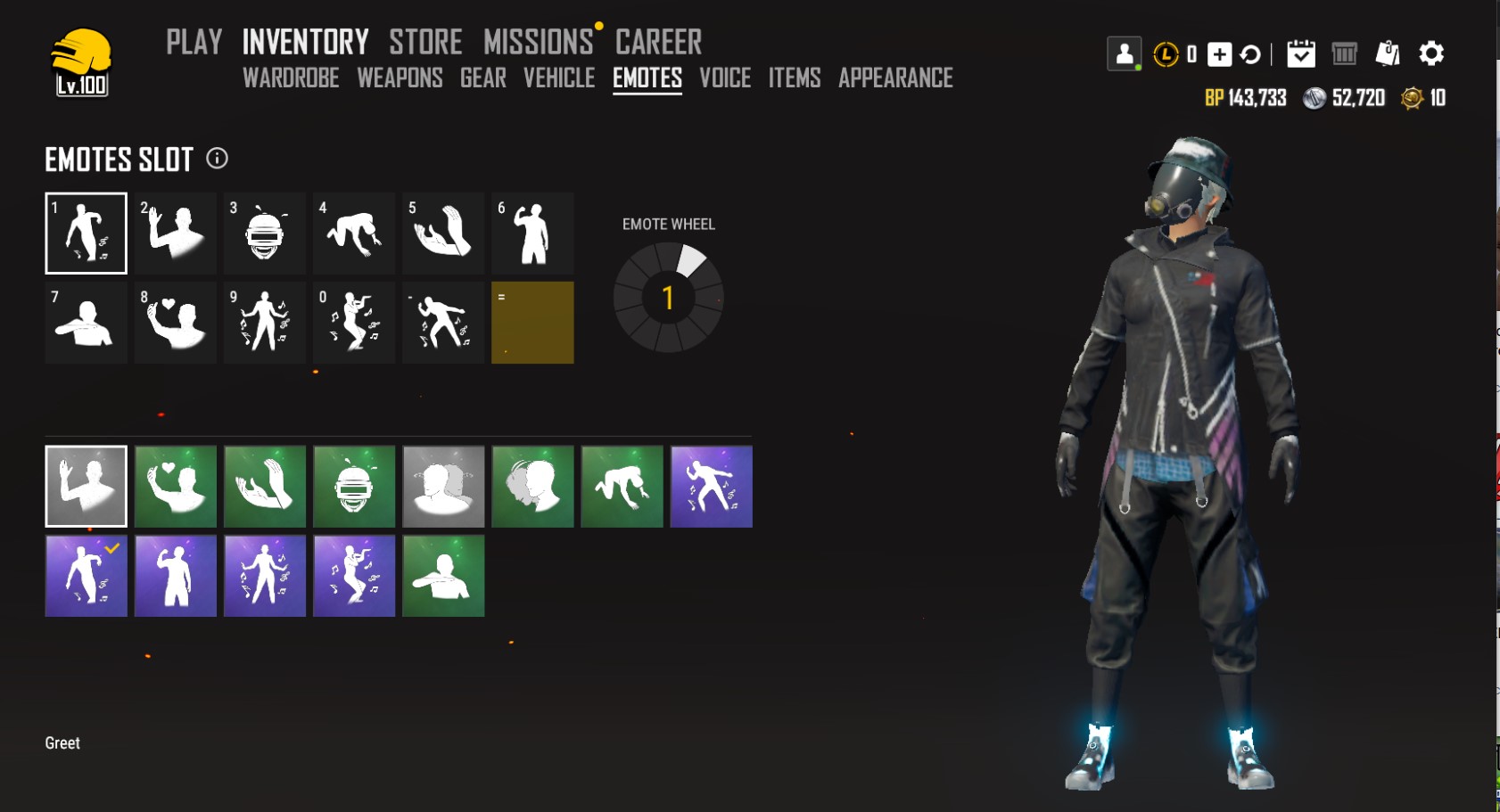This screenshot has height=812, width=1500.
Task: Open the PLAY menu
Action: tap(194, 42)
